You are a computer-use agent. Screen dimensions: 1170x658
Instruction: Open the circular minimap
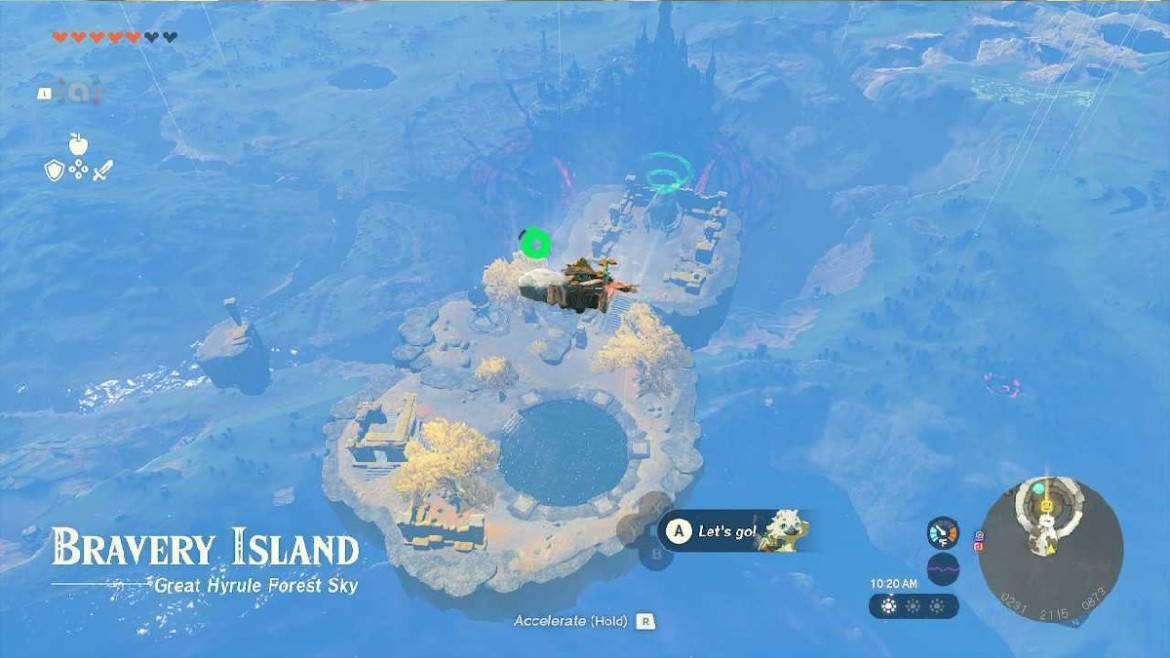pyautogui.click(x=1049, y=545)
